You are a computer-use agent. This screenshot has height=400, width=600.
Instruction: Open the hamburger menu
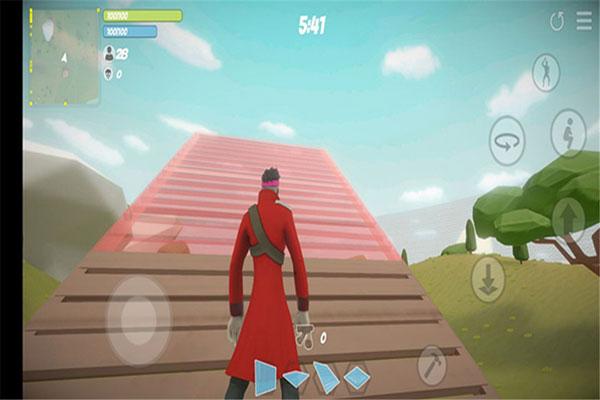point(584,21)
